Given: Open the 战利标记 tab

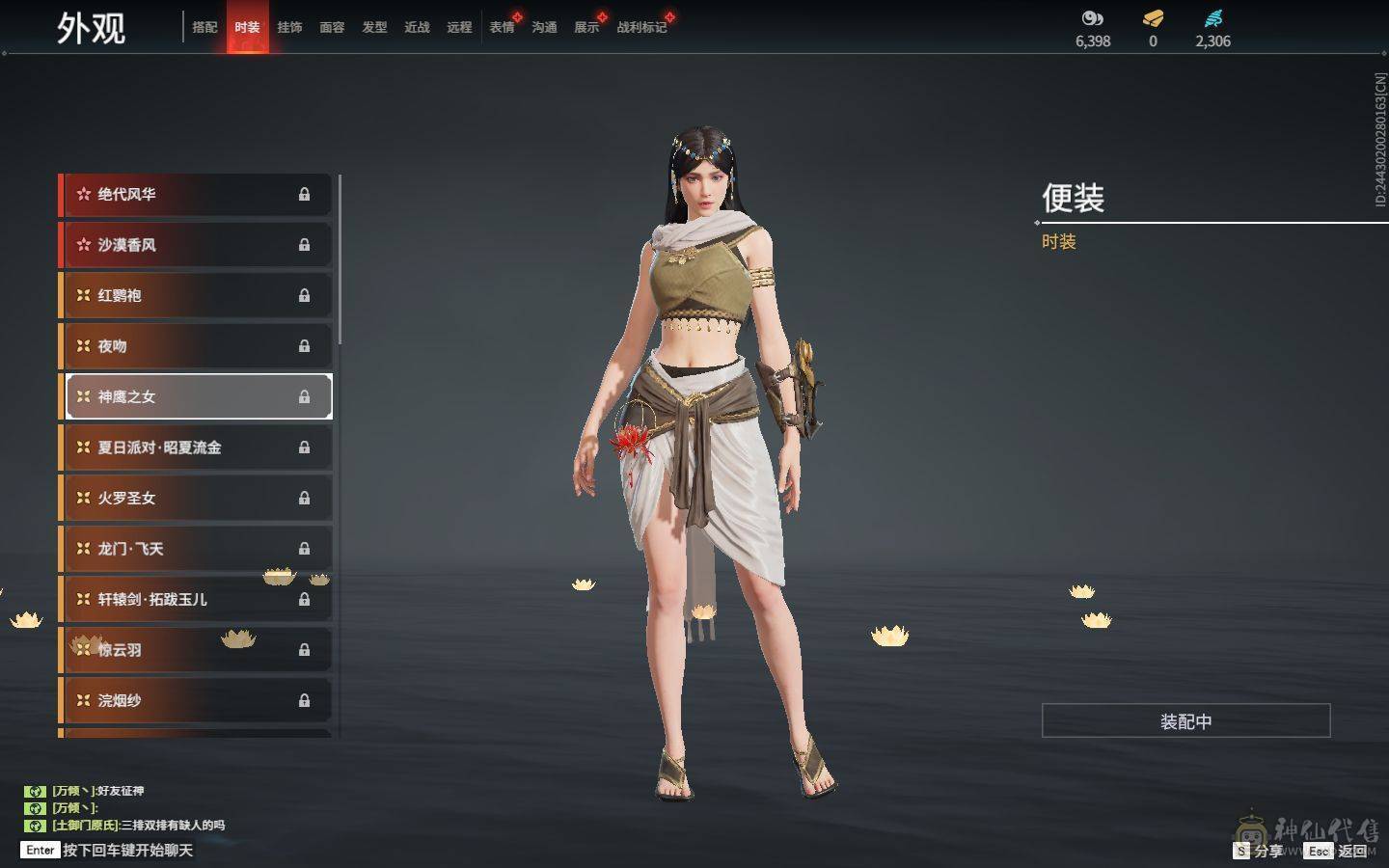Looking at the screenshot, I should click(640, 28).
